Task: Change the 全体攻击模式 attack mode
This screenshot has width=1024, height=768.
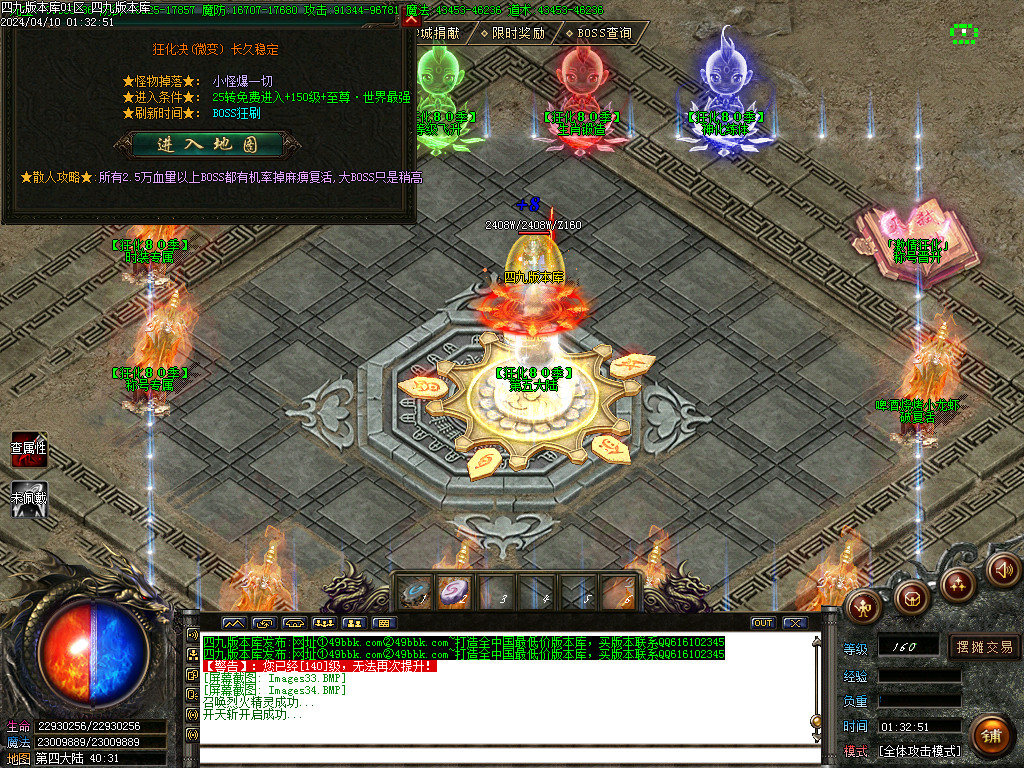Action: point(919,751)
